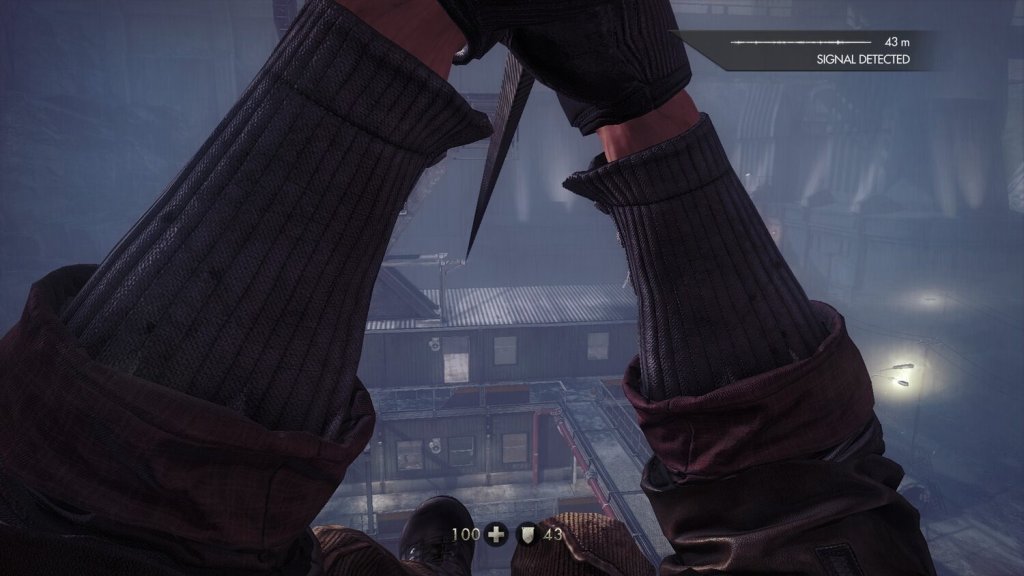Screen dimensions: 1024x576
Task: Select the health cross icon
Action: coord(497,535)
